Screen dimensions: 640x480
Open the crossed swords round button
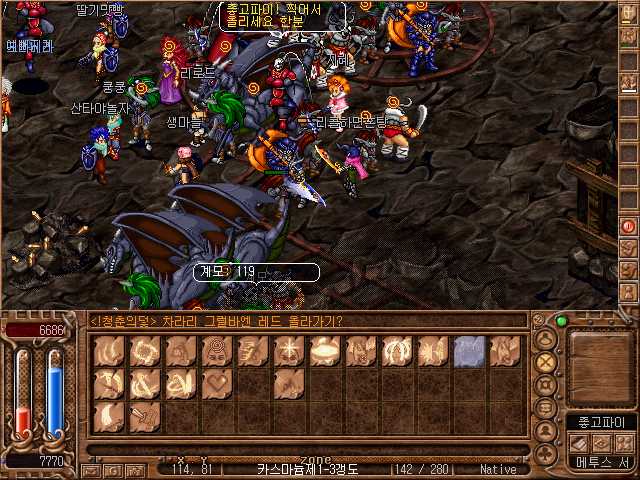546,362
